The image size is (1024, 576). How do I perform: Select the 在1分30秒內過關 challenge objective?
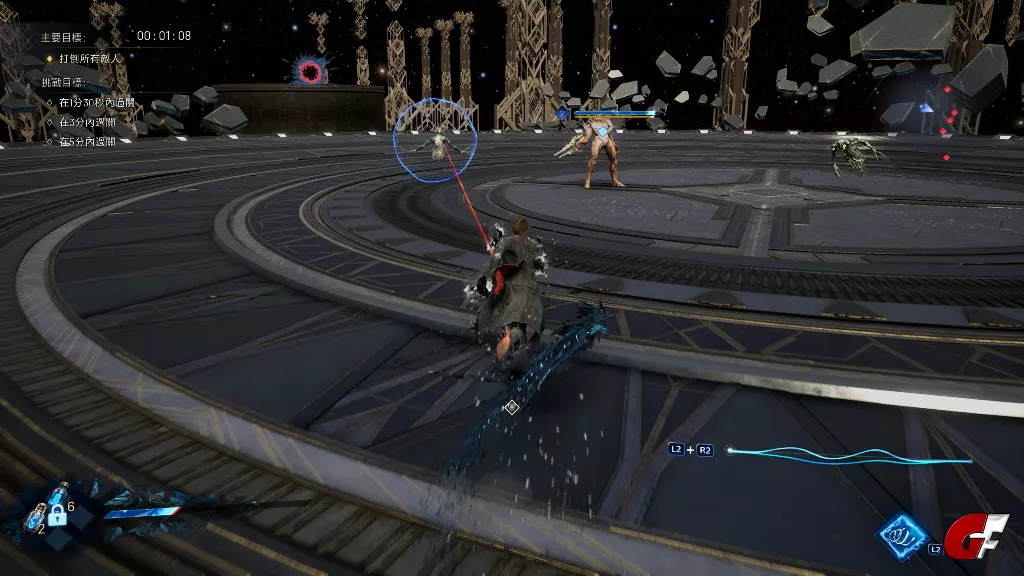click(96, 103)
